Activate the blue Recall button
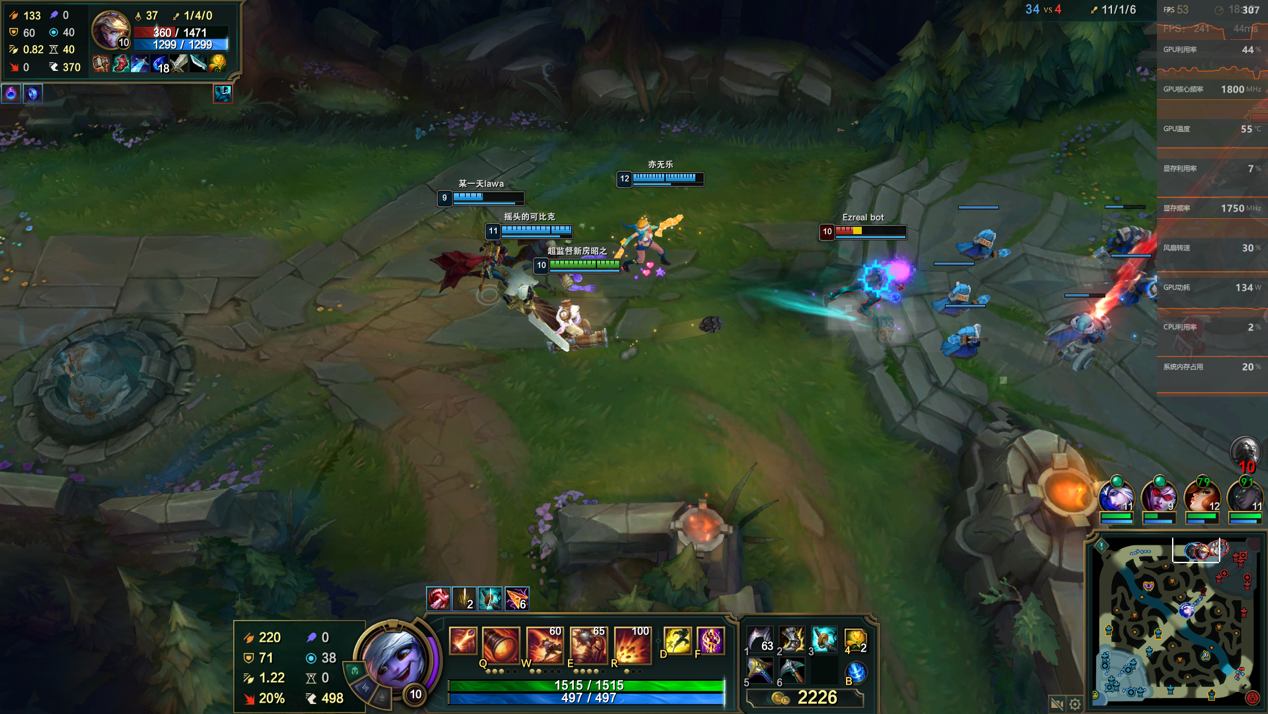This screenshot has height=714, width=1268. click(x=855, y=671)
